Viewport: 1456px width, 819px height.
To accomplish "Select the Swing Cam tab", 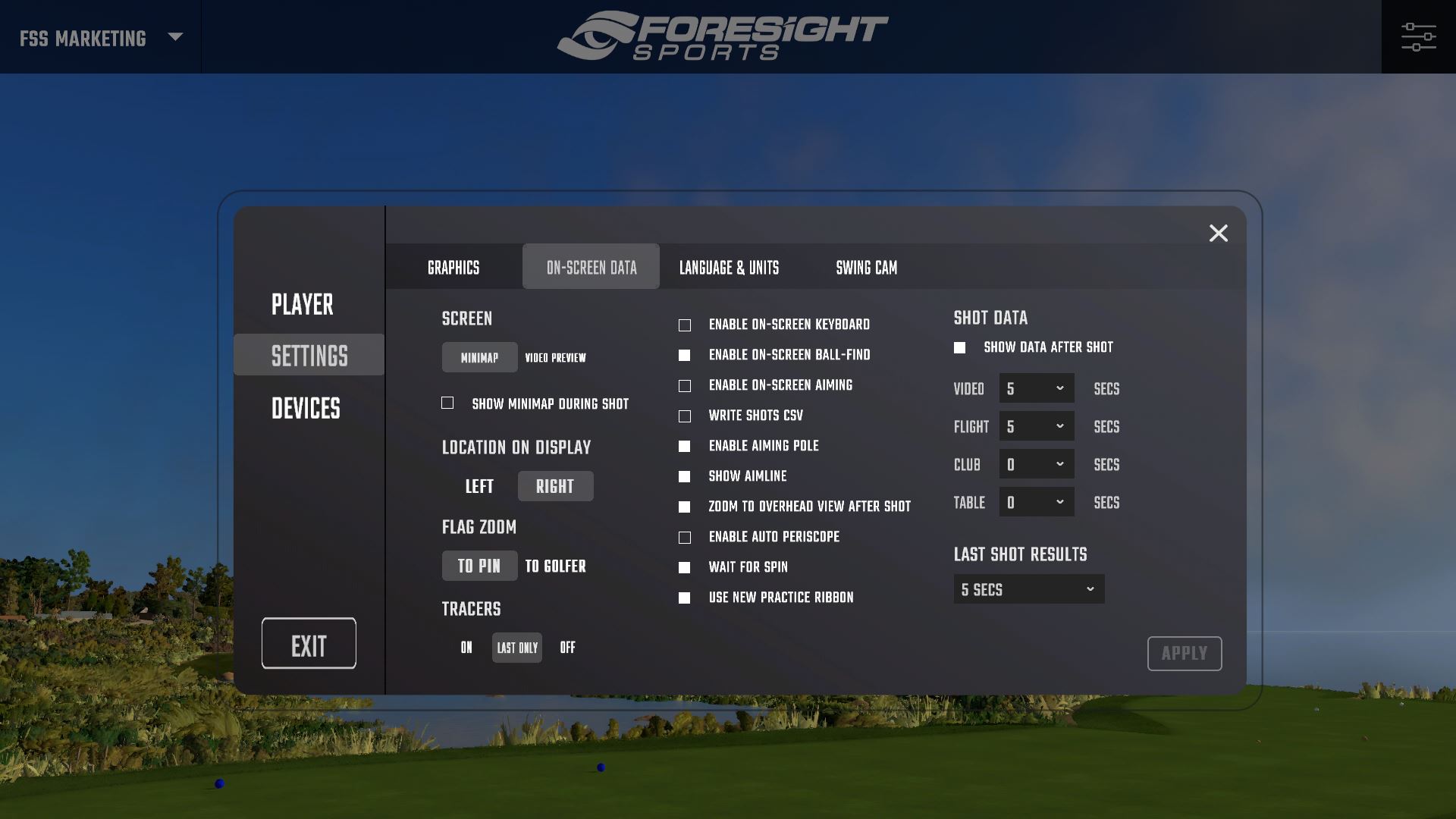I will tap(865, 267).
